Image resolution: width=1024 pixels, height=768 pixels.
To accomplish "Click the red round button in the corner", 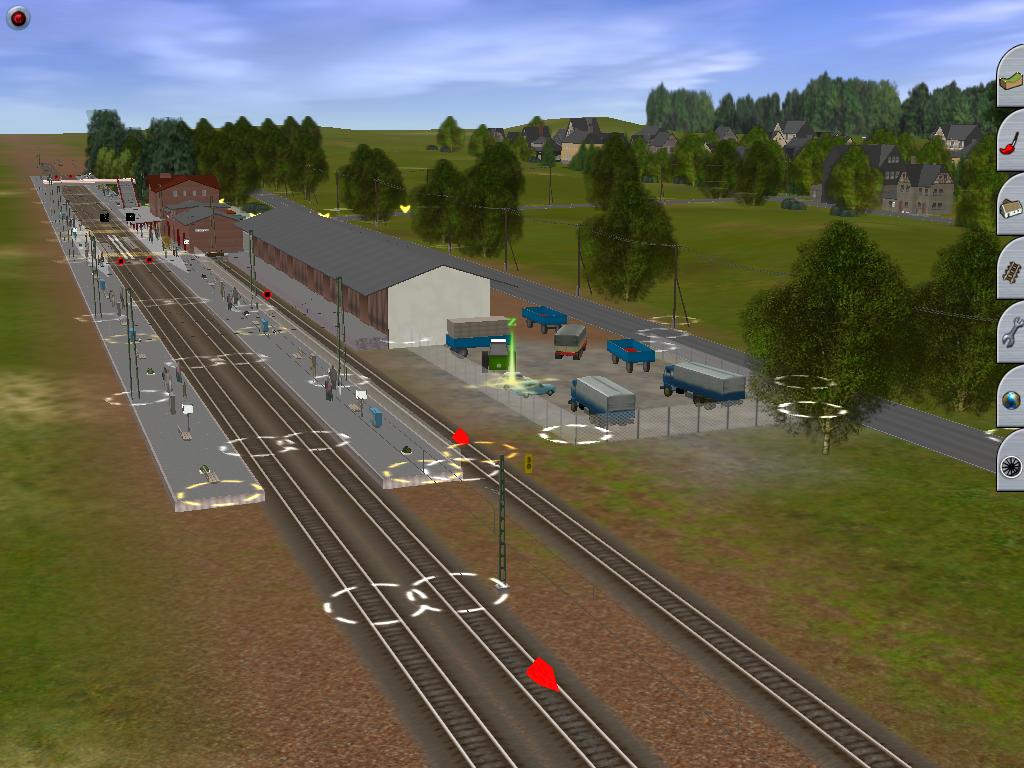I will click(18, 17).
